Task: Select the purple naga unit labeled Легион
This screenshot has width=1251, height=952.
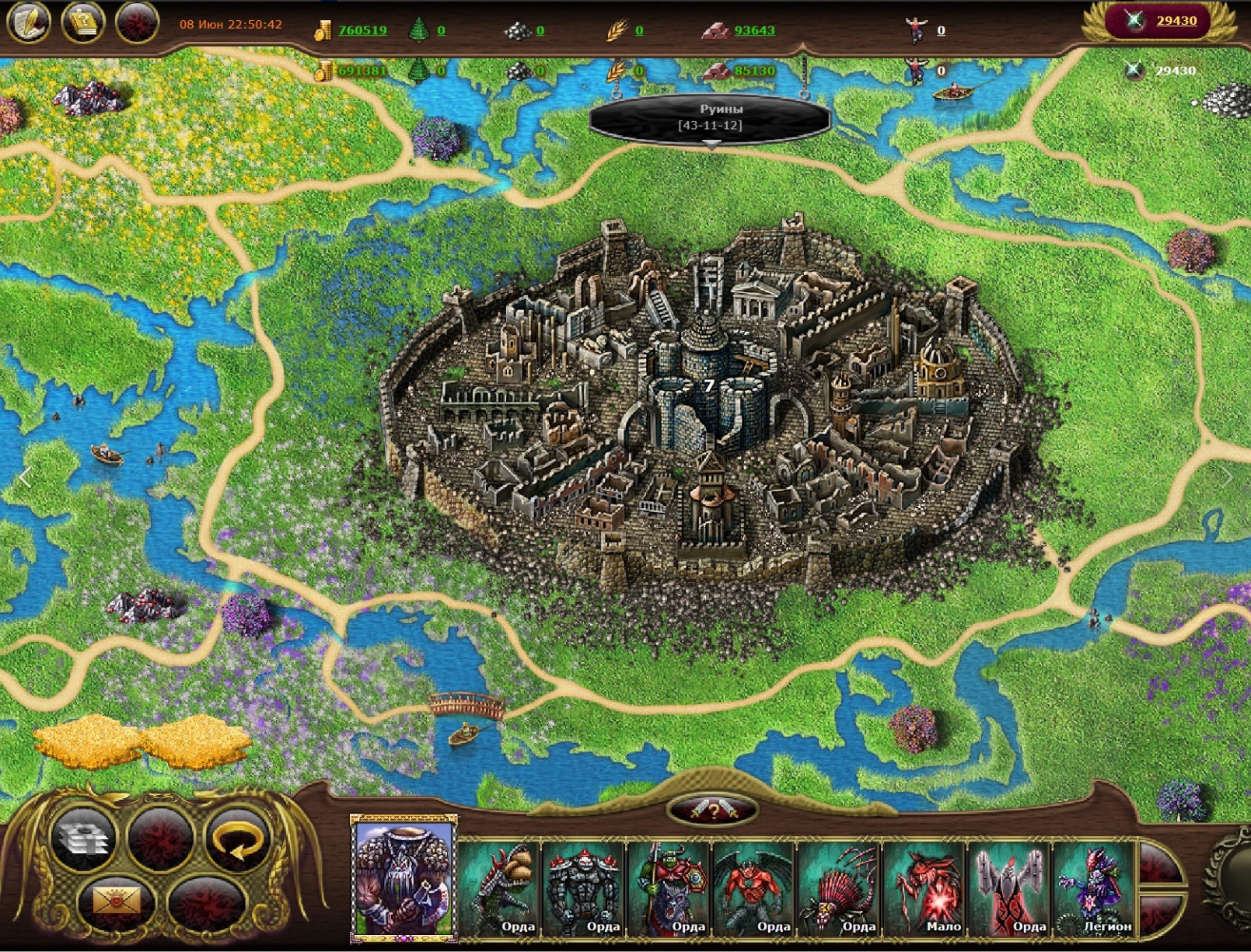Action: tap(1095, 888)
